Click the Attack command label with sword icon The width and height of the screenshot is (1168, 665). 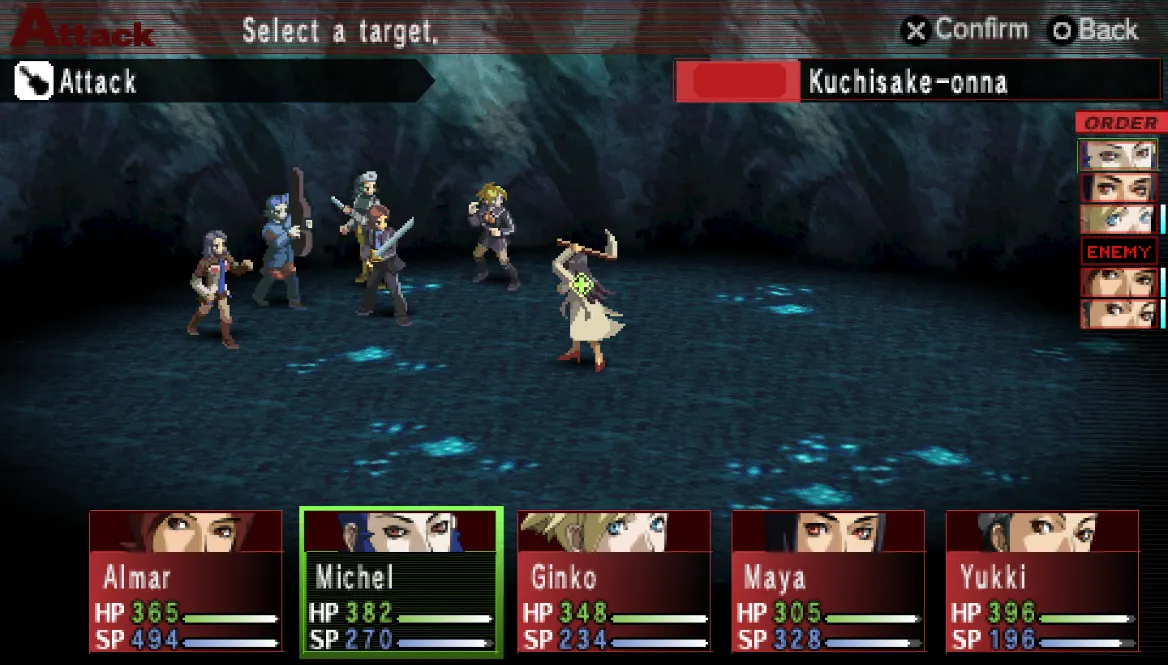coord(98,82)
